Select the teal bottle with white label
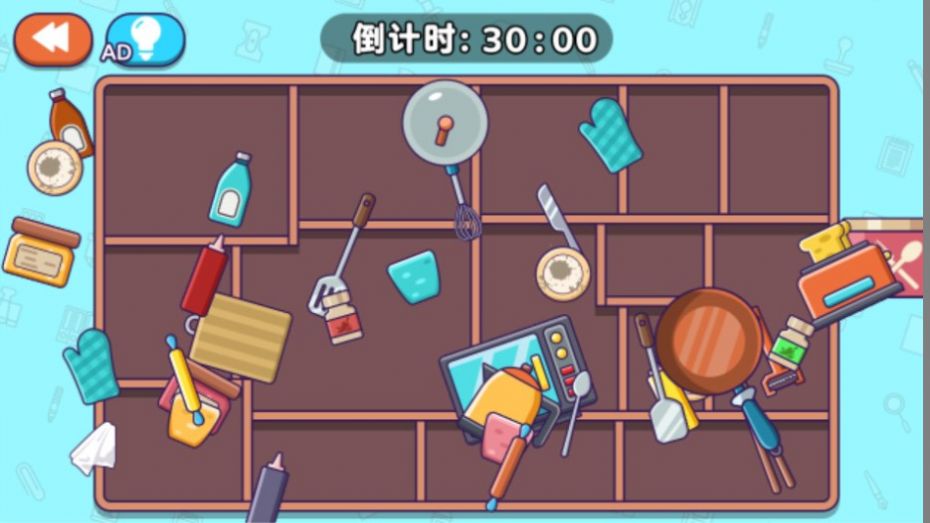930x523 pixels. coord(230,190)
